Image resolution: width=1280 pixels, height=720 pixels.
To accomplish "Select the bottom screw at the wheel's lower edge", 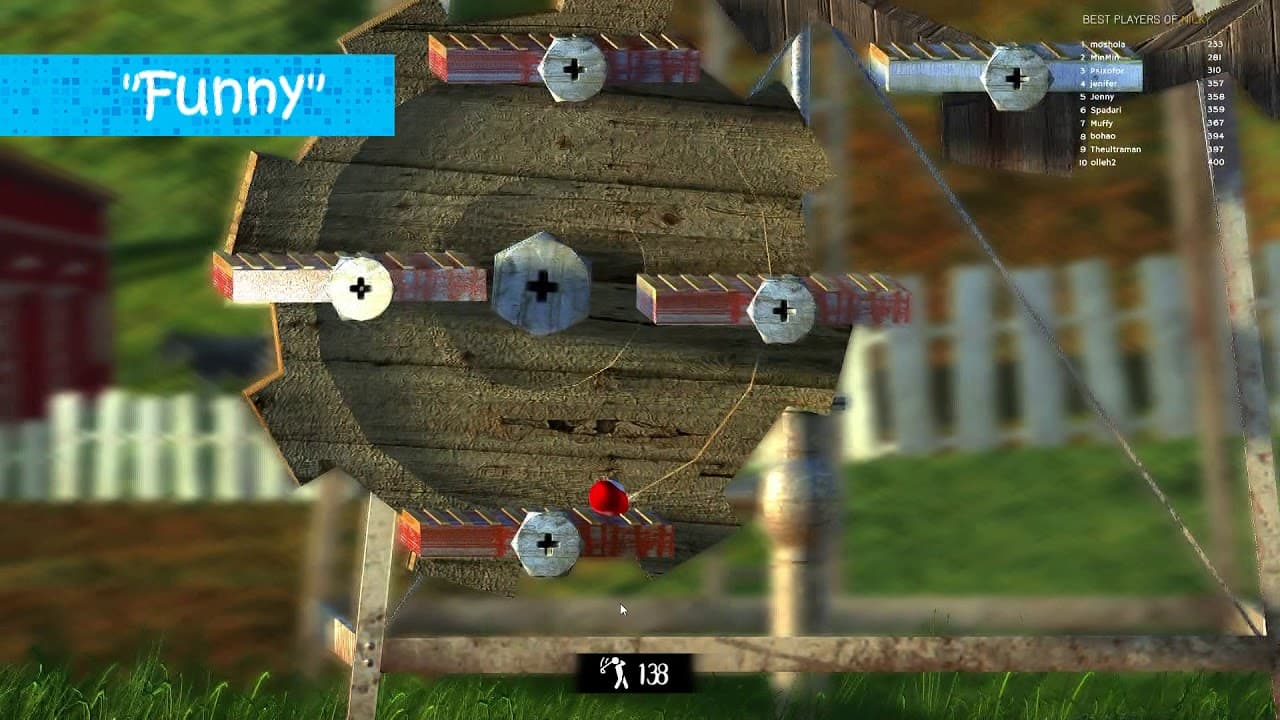I will point(547,545).
